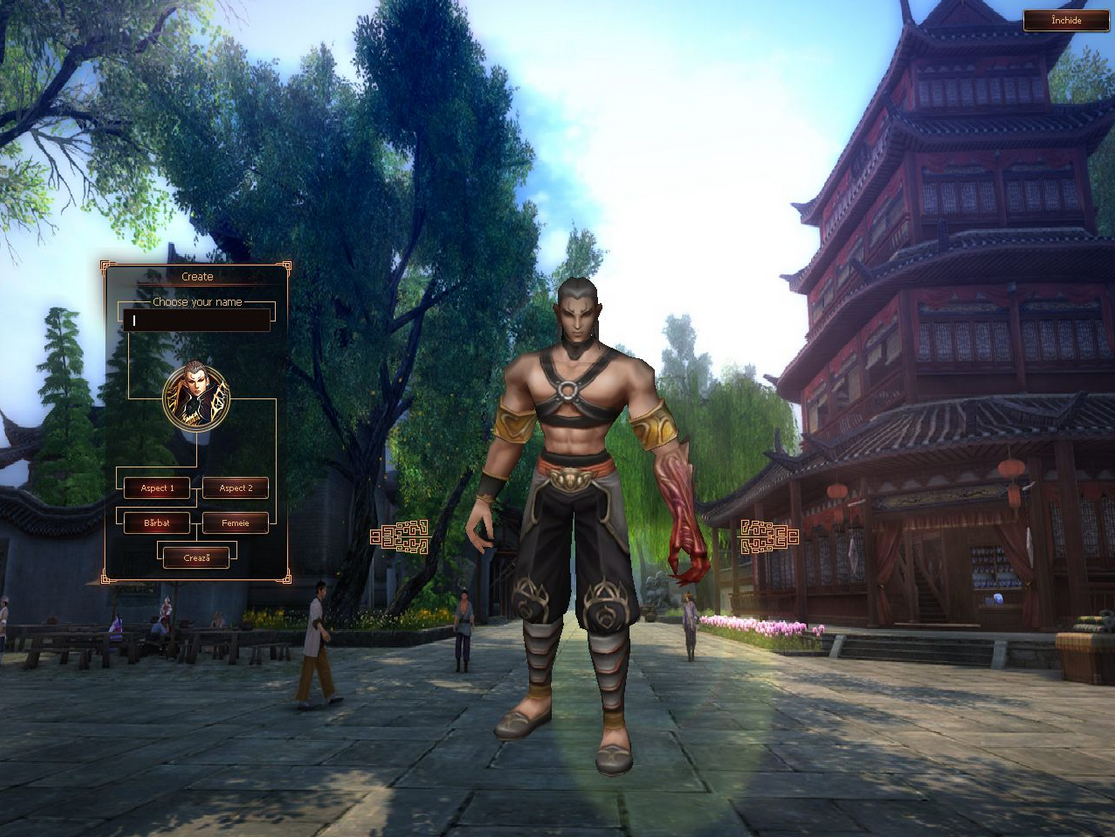Confirm with the Crează button

pos(196,557)
